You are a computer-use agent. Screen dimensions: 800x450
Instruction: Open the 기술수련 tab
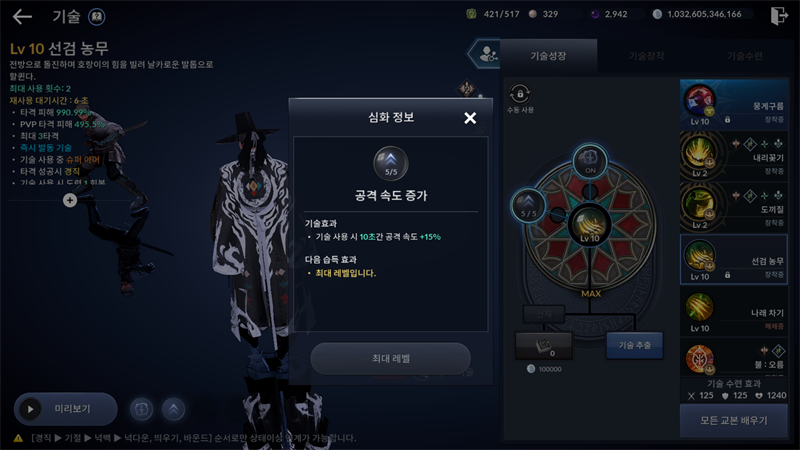click(744, 56)
